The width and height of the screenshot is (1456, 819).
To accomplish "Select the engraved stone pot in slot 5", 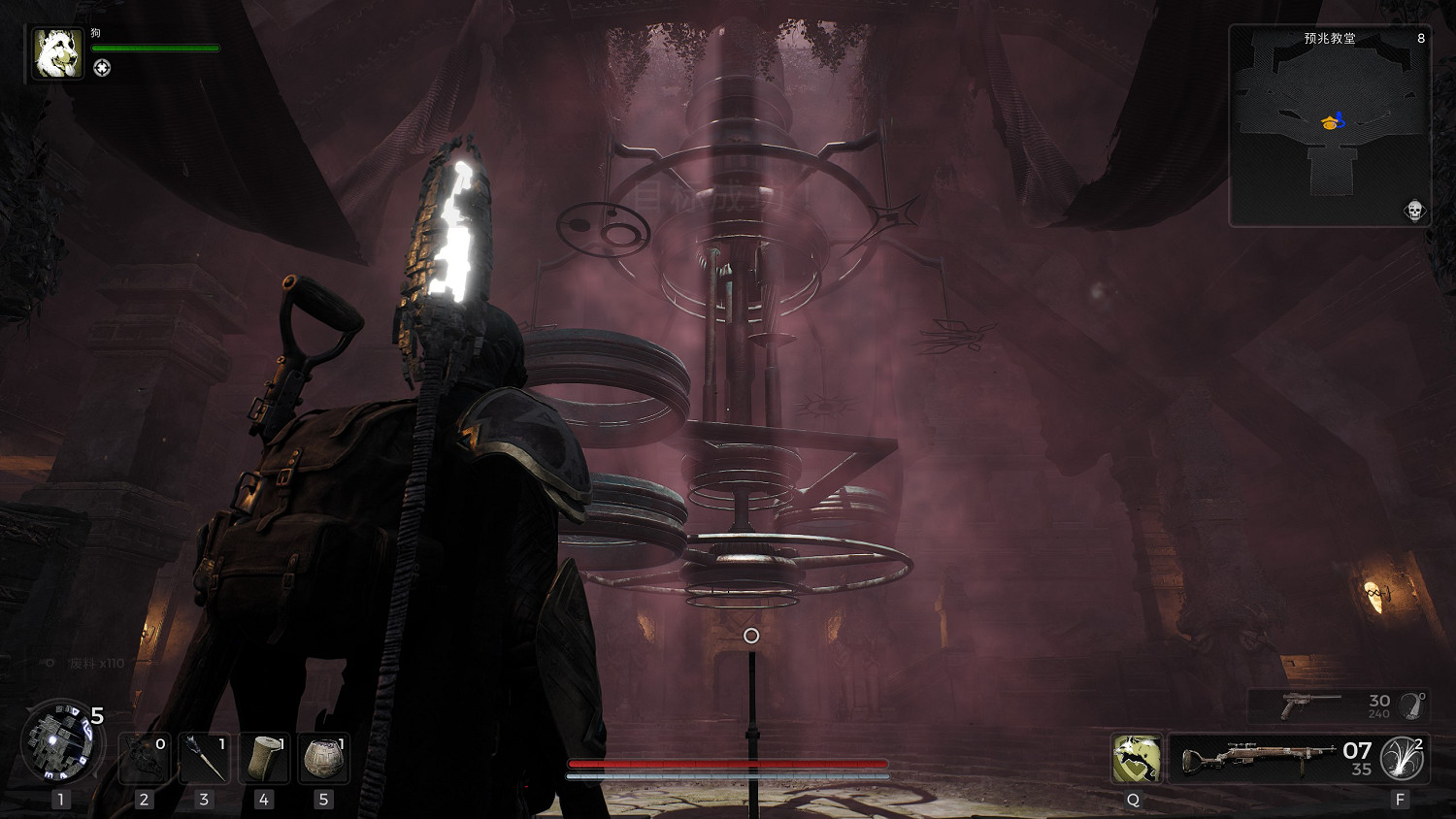I will (323, 758).
